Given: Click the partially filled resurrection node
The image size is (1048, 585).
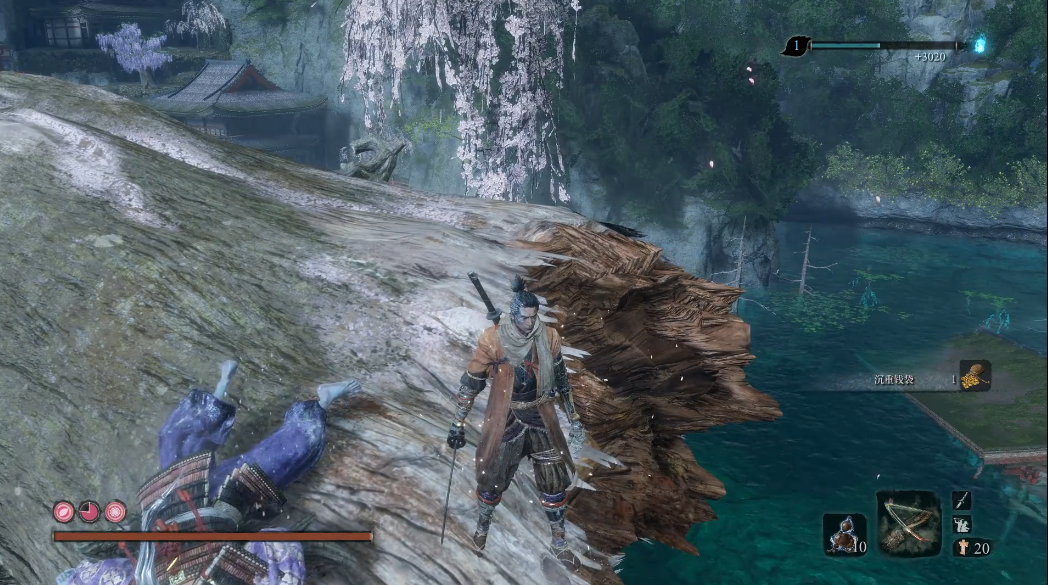Looking at the screenshot, I should pos(90,511).
